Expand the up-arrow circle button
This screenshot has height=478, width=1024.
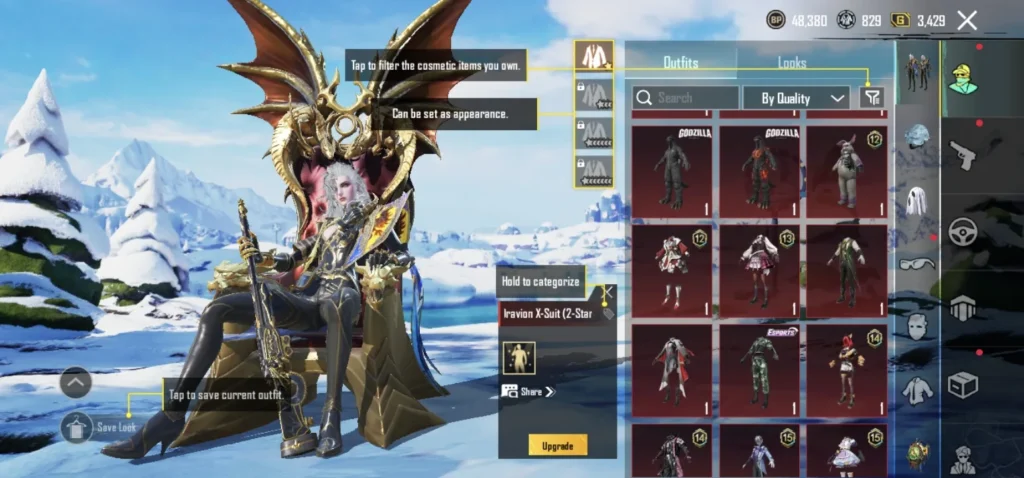(x=76, y=382)
